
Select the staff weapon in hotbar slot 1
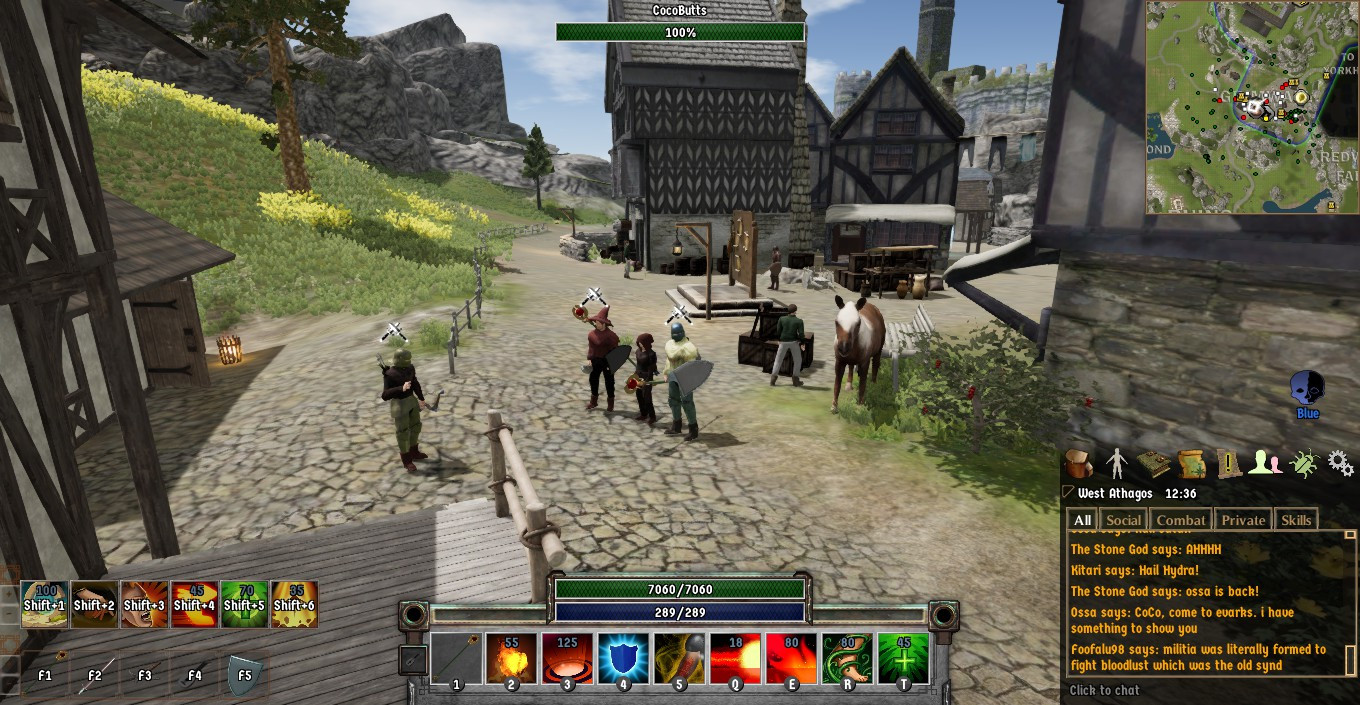pyautogui.click(x=457, y=659)
